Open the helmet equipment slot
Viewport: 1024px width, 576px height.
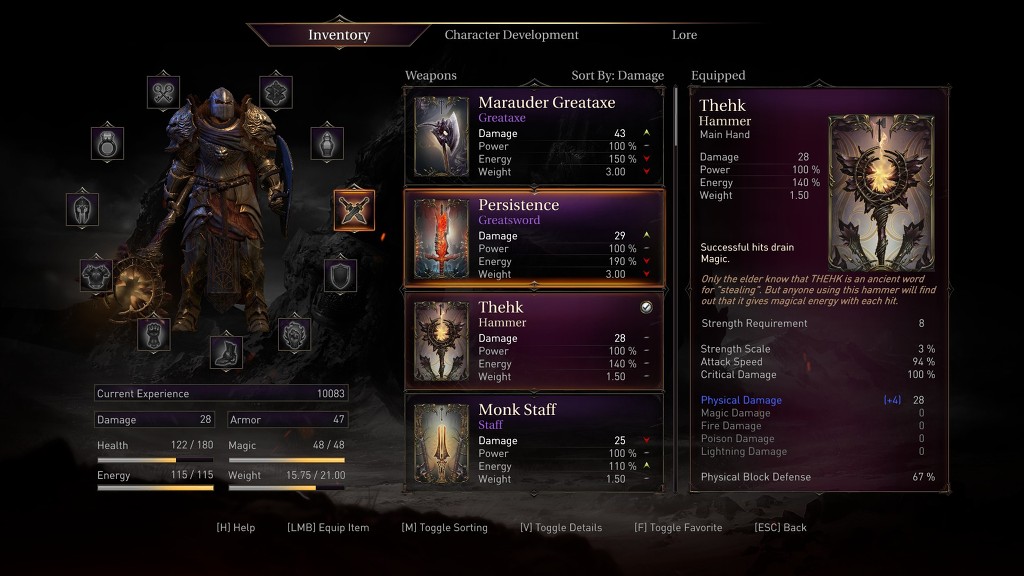point(83,209)
